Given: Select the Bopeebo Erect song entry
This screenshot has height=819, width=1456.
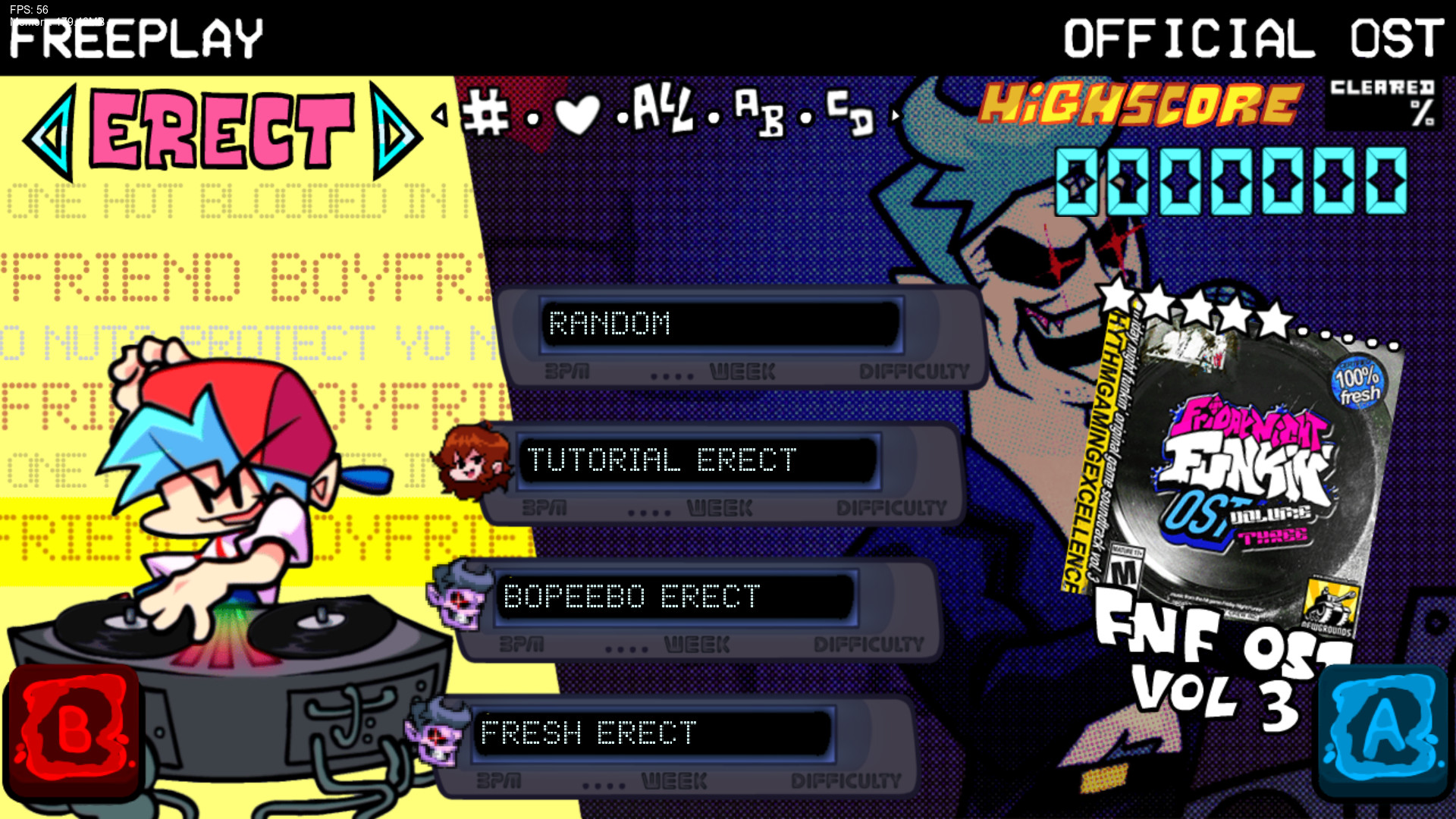Looking at the screenshot, I should coord(675,598).
